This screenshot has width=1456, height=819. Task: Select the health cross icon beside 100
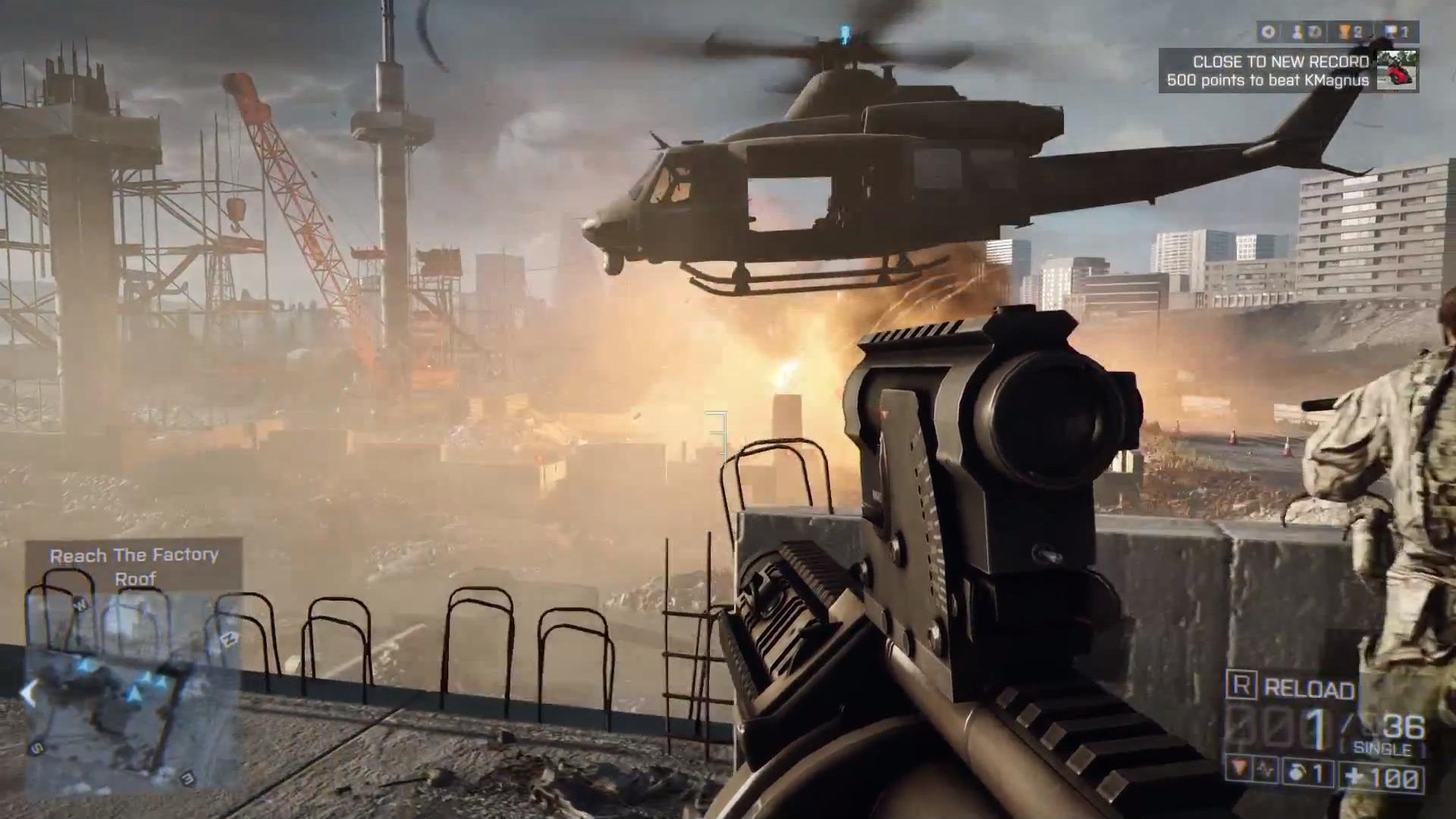pyautogui.click(x=1354, y=775)
